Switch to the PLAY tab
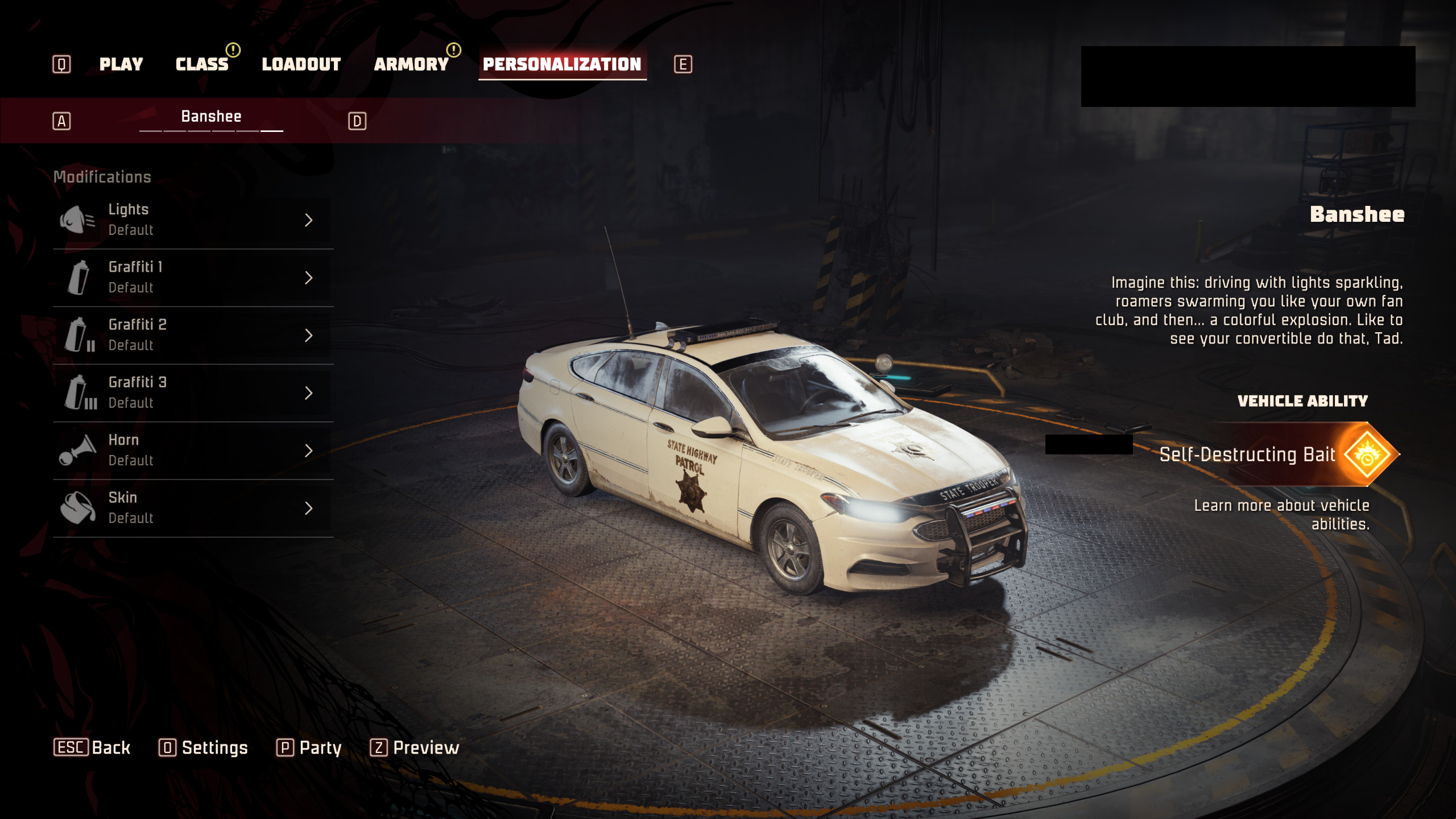Screen dimensions: 1456x819 [121, 64]
